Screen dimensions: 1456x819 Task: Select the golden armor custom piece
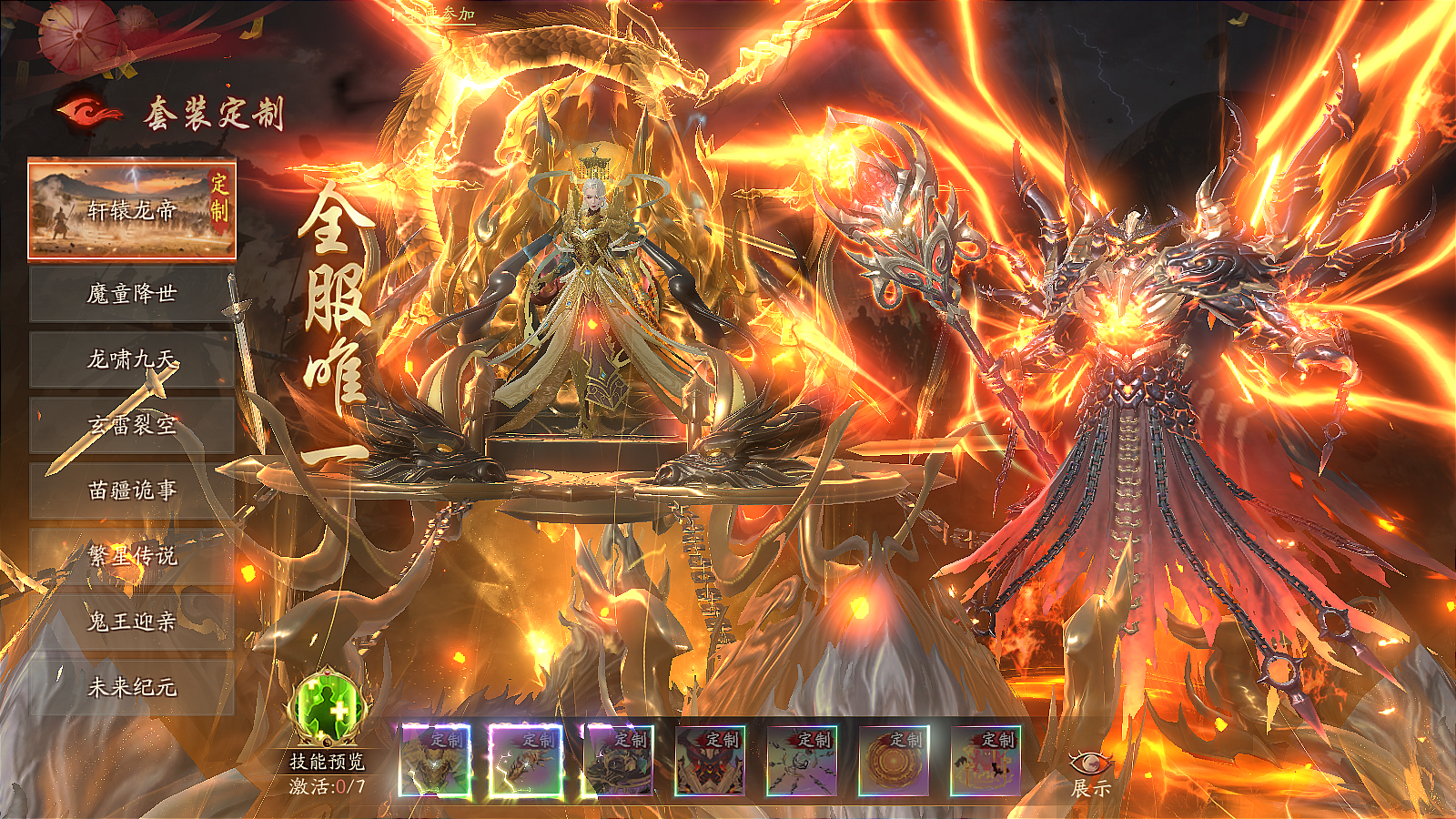[x=435, y=761]
